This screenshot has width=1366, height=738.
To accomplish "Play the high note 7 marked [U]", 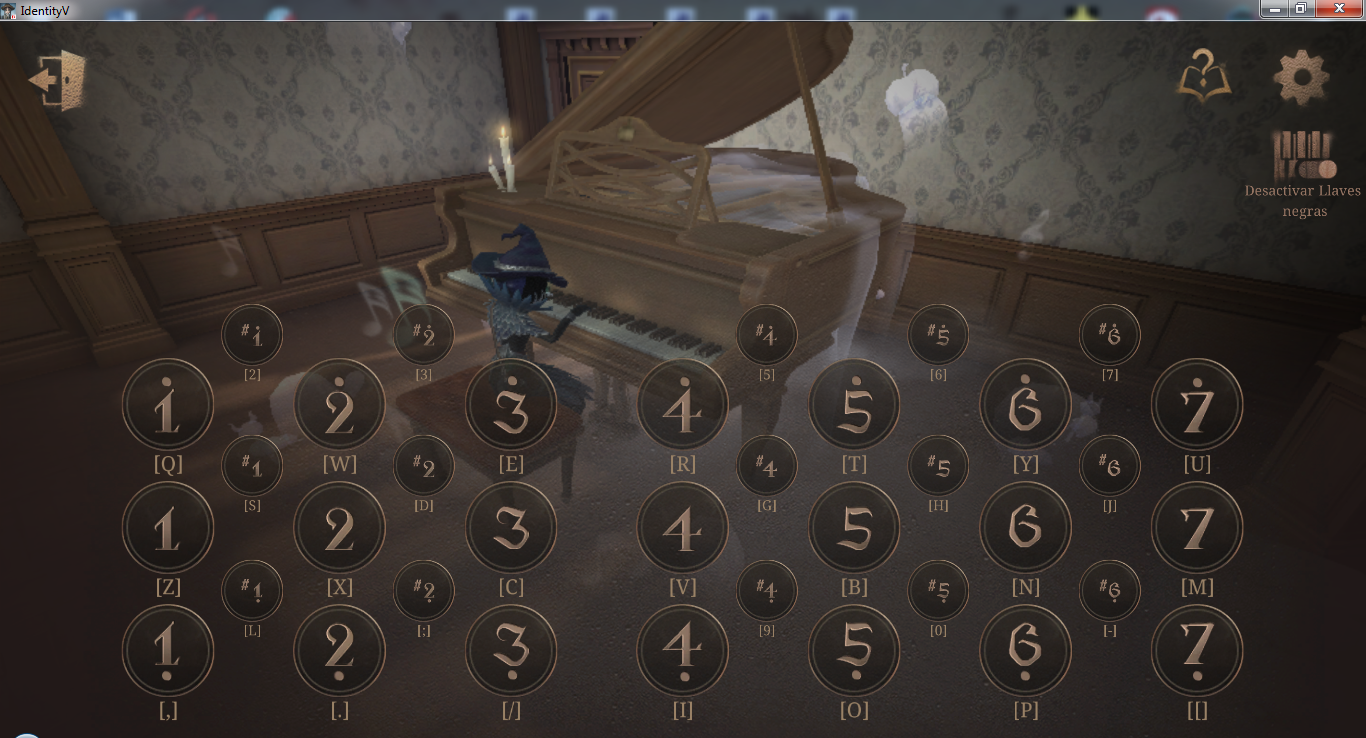I will point(1197,403).
